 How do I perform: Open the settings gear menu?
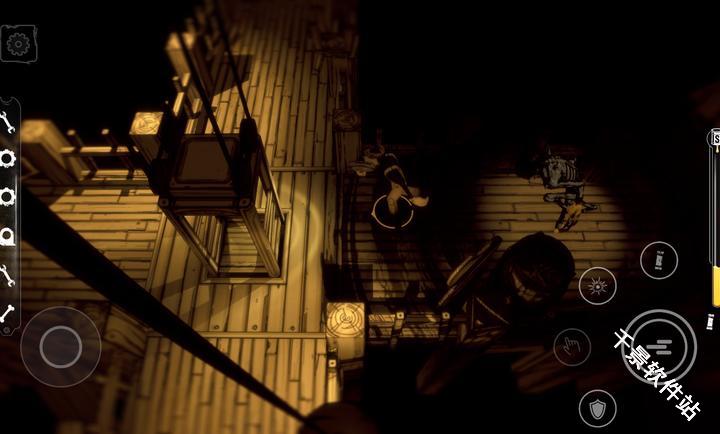click(x=18, y=44)
